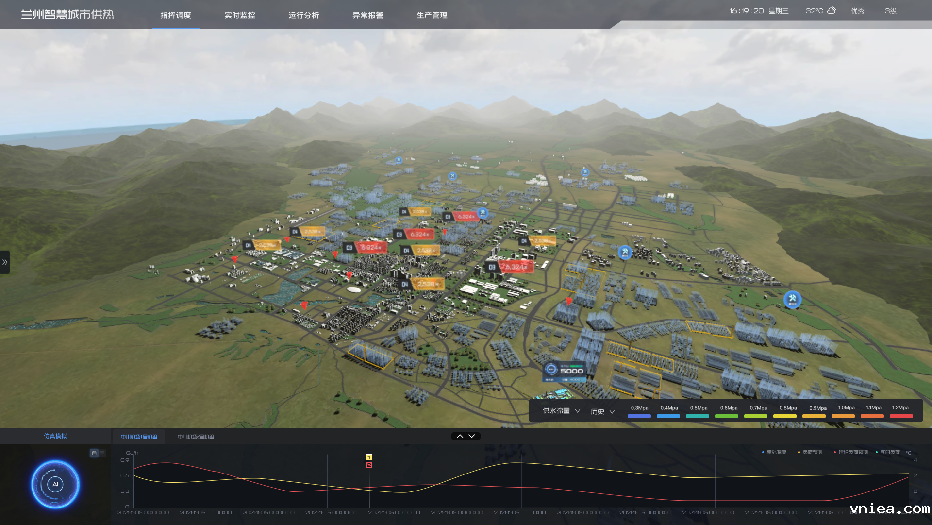Toggle the bottom chart panel collapse arrows

[x=466, y=436]
